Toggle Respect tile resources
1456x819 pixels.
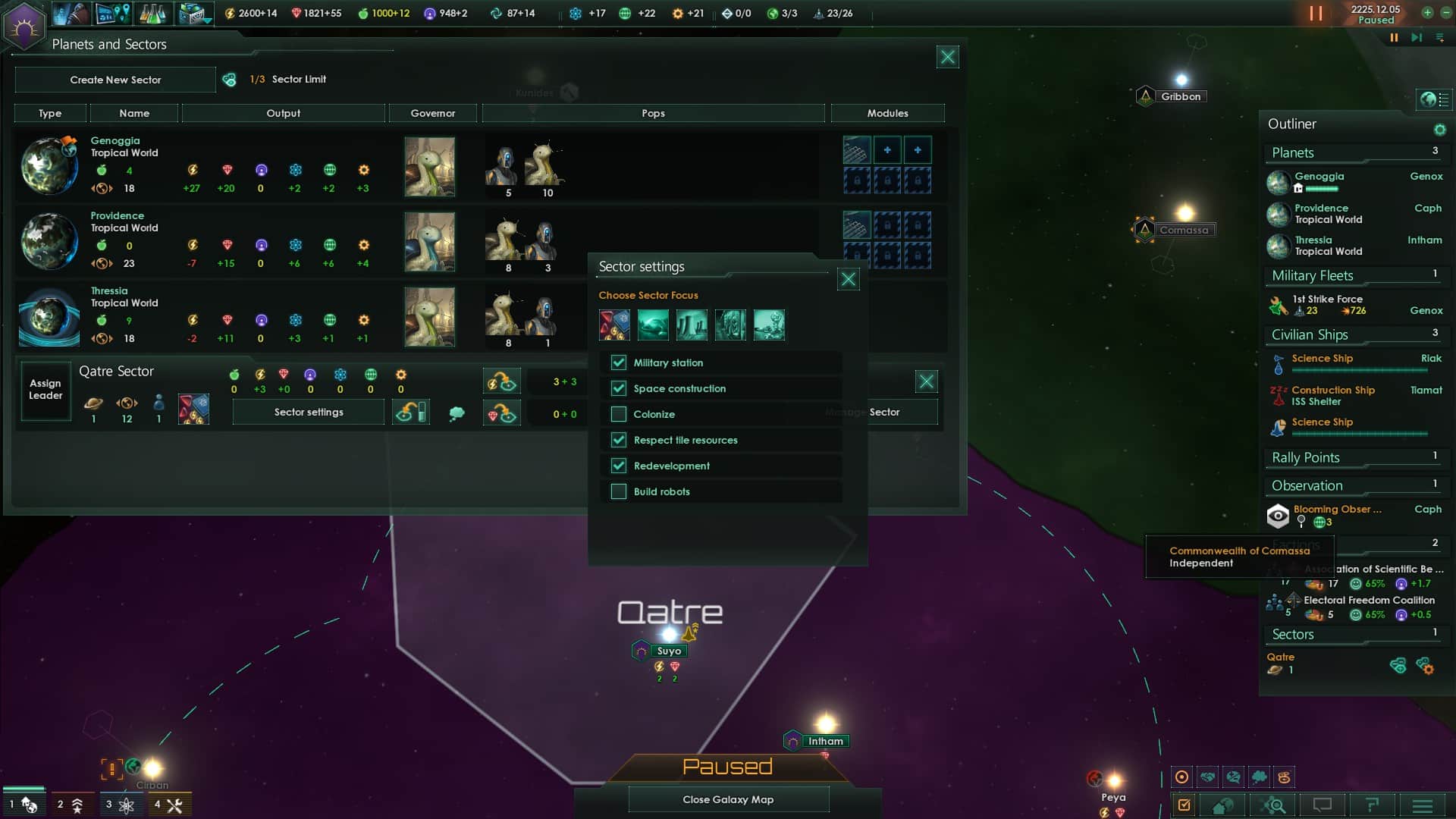pyautogui.click(x=619, y=440)
